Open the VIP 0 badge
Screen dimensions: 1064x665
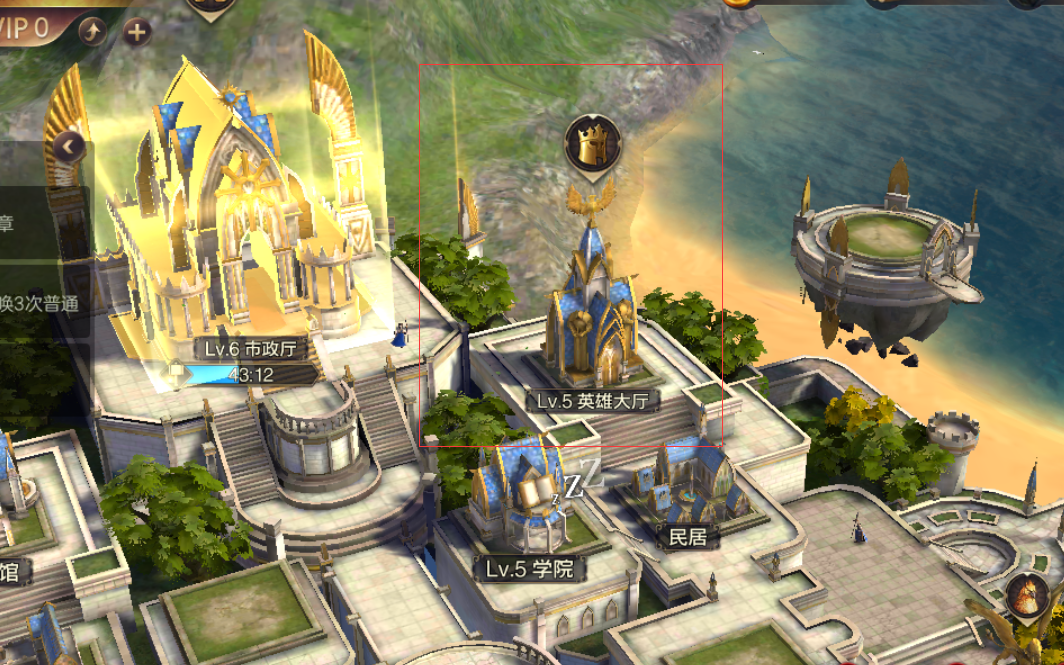[27, 27]
